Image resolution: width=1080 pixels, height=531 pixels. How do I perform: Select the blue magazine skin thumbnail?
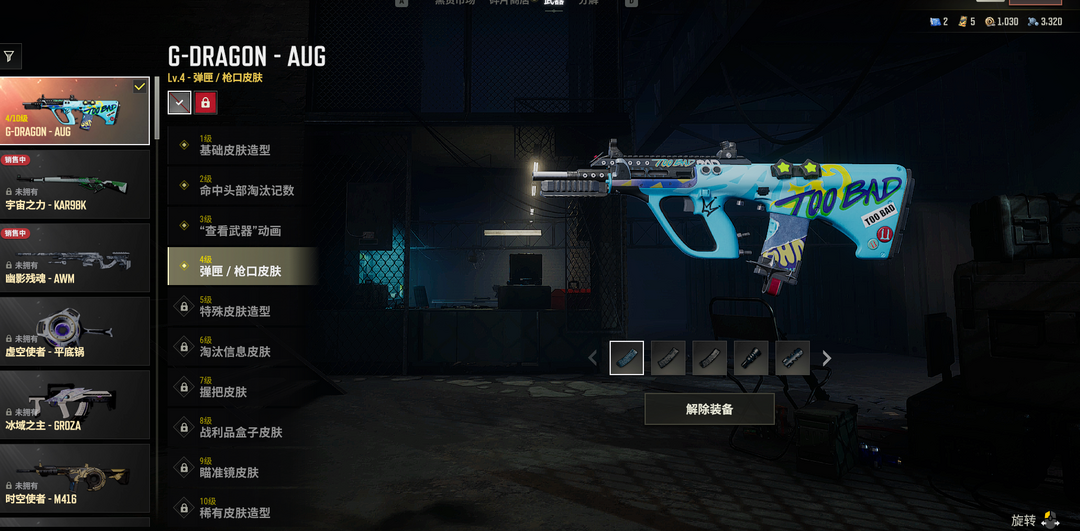coord(627,358)
